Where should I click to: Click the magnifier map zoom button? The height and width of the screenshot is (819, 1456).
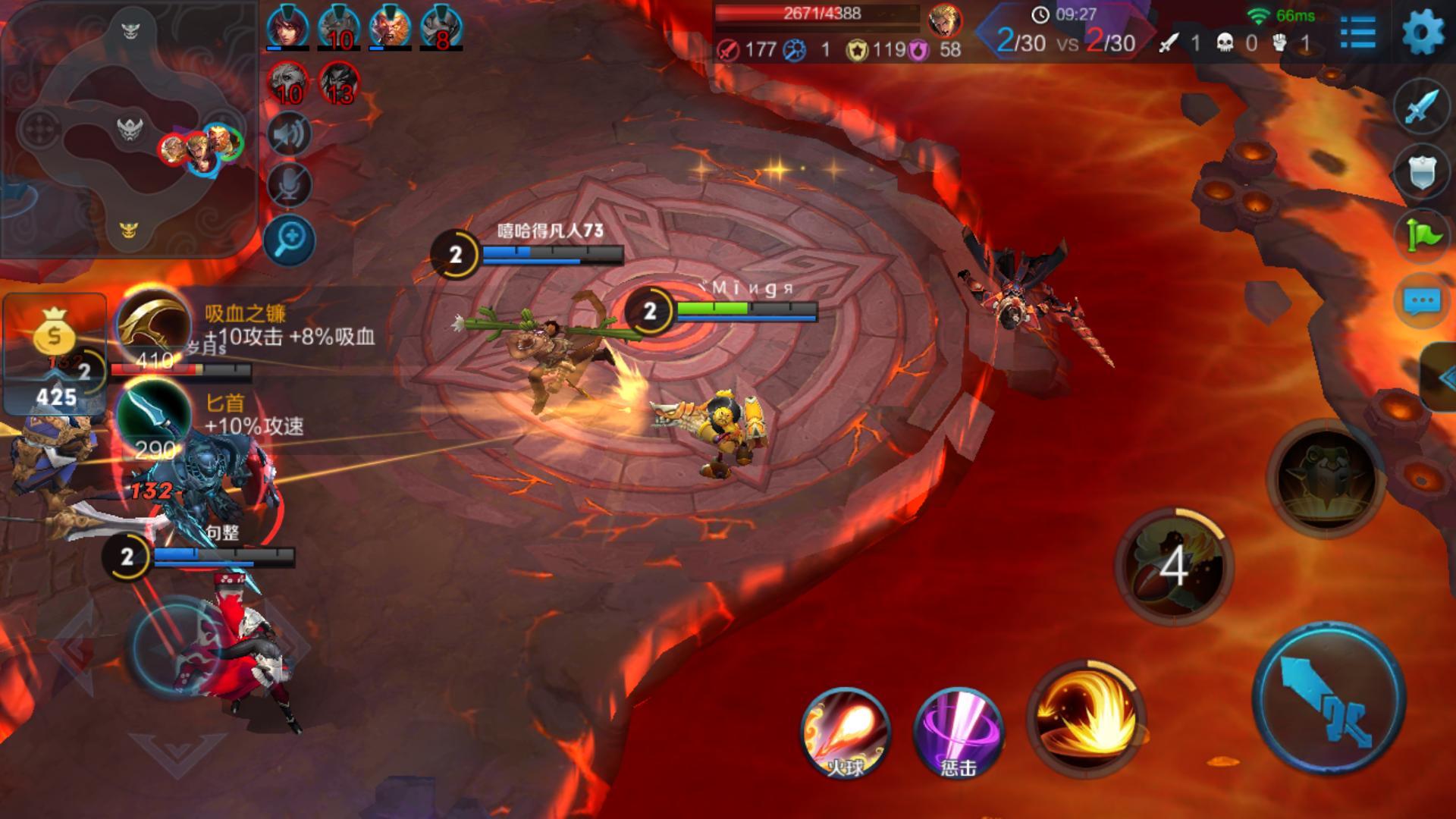289,240
